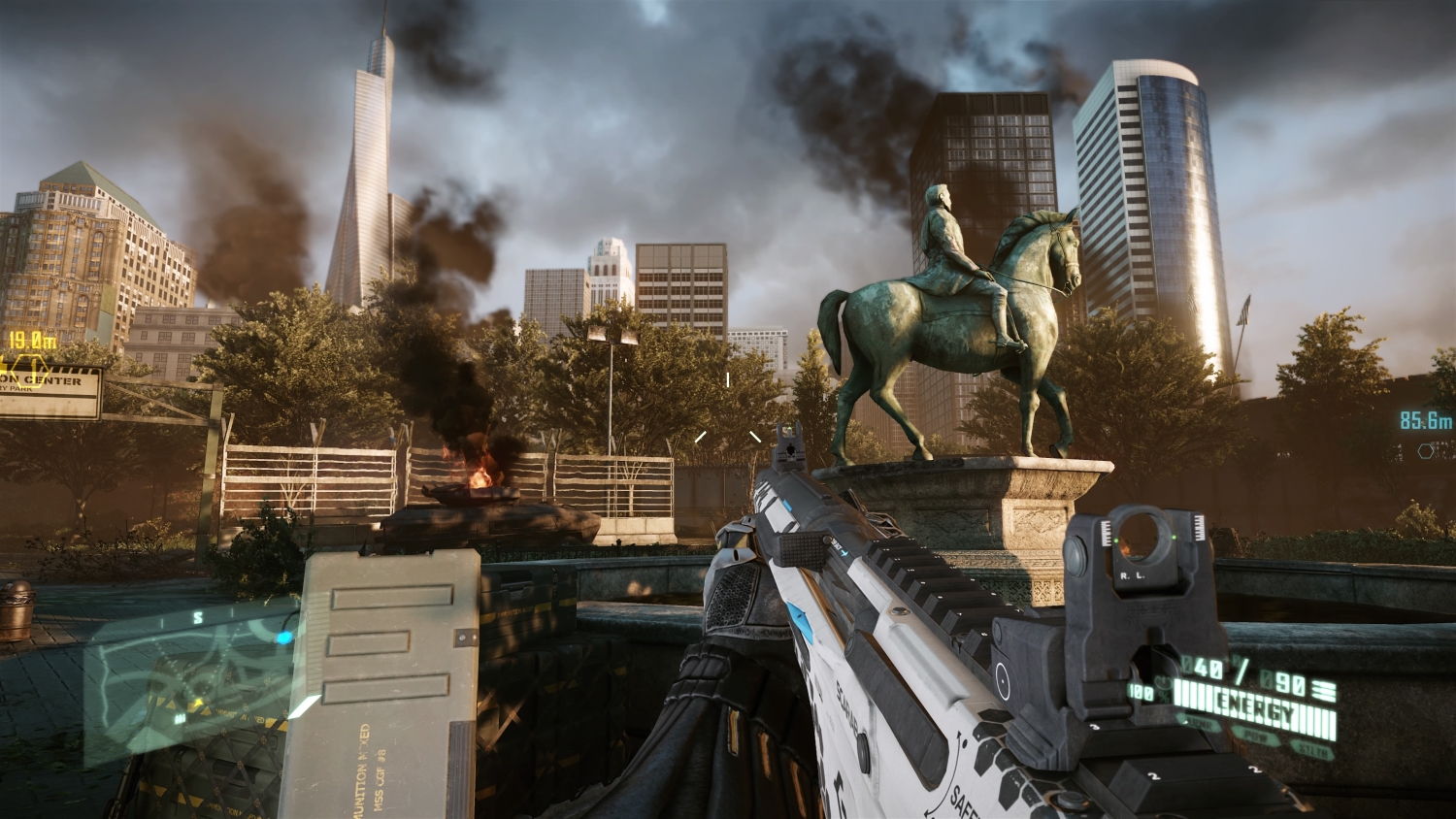The width and height of the screenshot is (1456, 819).
Task: Click the blue hexagon objective marker
Action: click(1425, 450)
